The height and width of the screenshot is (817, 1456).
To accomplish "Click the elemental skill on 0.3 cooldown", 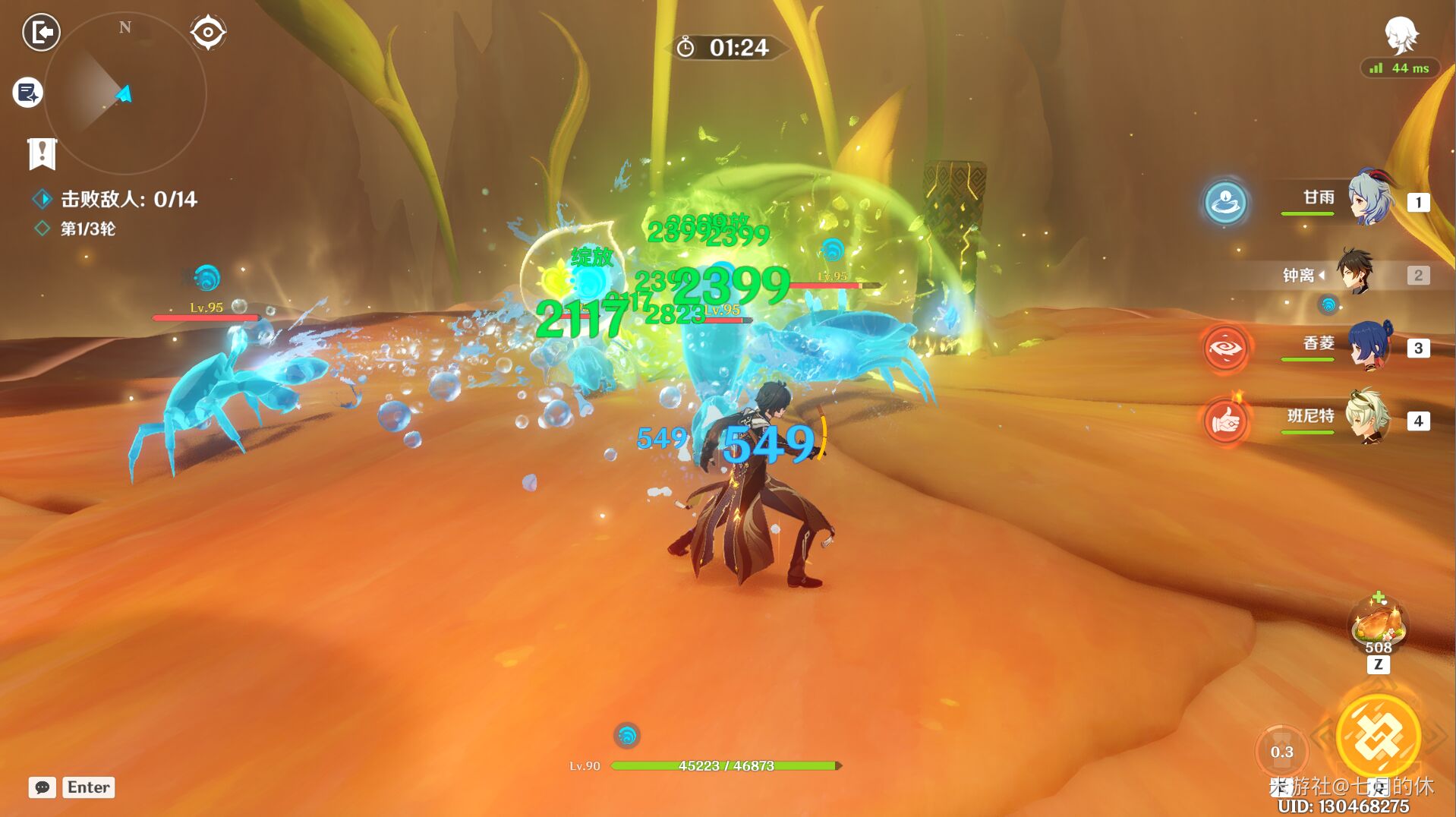I will click(1281, 751).
